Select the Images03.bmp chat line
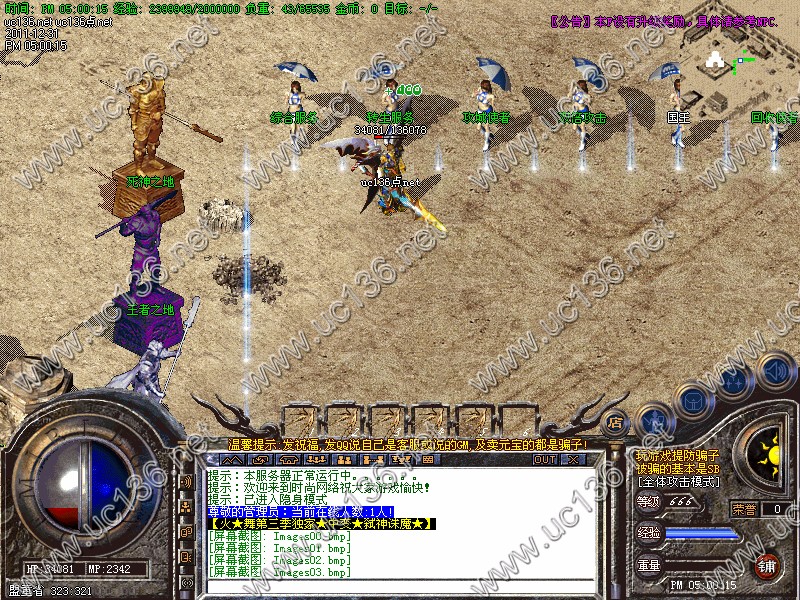 pyautogui.click(x=280, y=572)
